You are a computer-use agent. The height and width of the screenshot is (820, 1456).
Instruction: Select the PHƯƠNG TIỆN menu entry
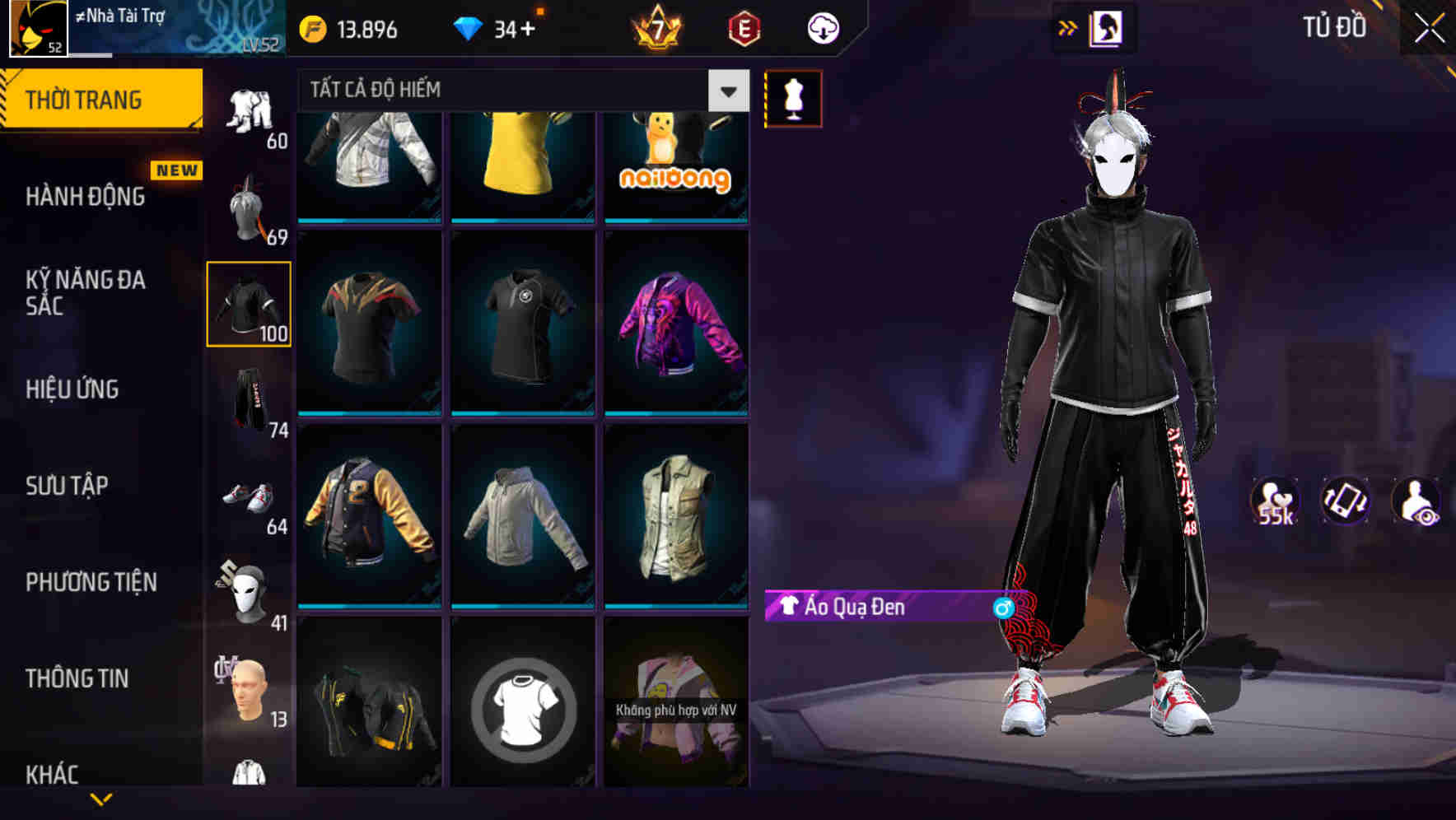click(91, 581)
